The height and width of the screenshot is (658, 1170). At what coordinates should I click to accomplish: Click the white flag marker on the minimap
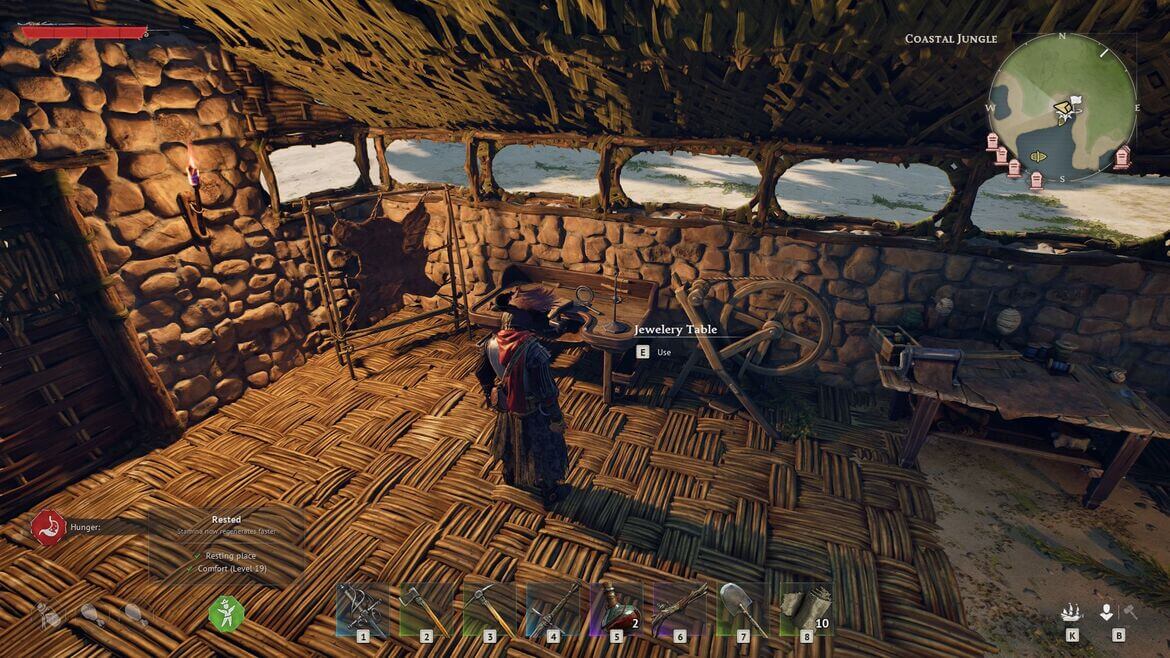1075,101
